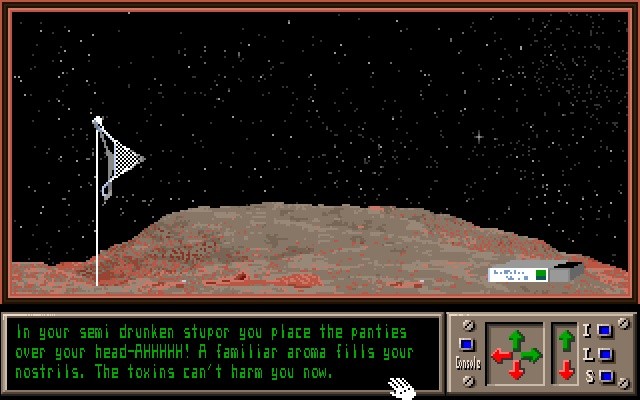Image resolution: width=640 pixels, height=400 pixels.
Task: Activate the blue L button
Action: coord(604,354)
